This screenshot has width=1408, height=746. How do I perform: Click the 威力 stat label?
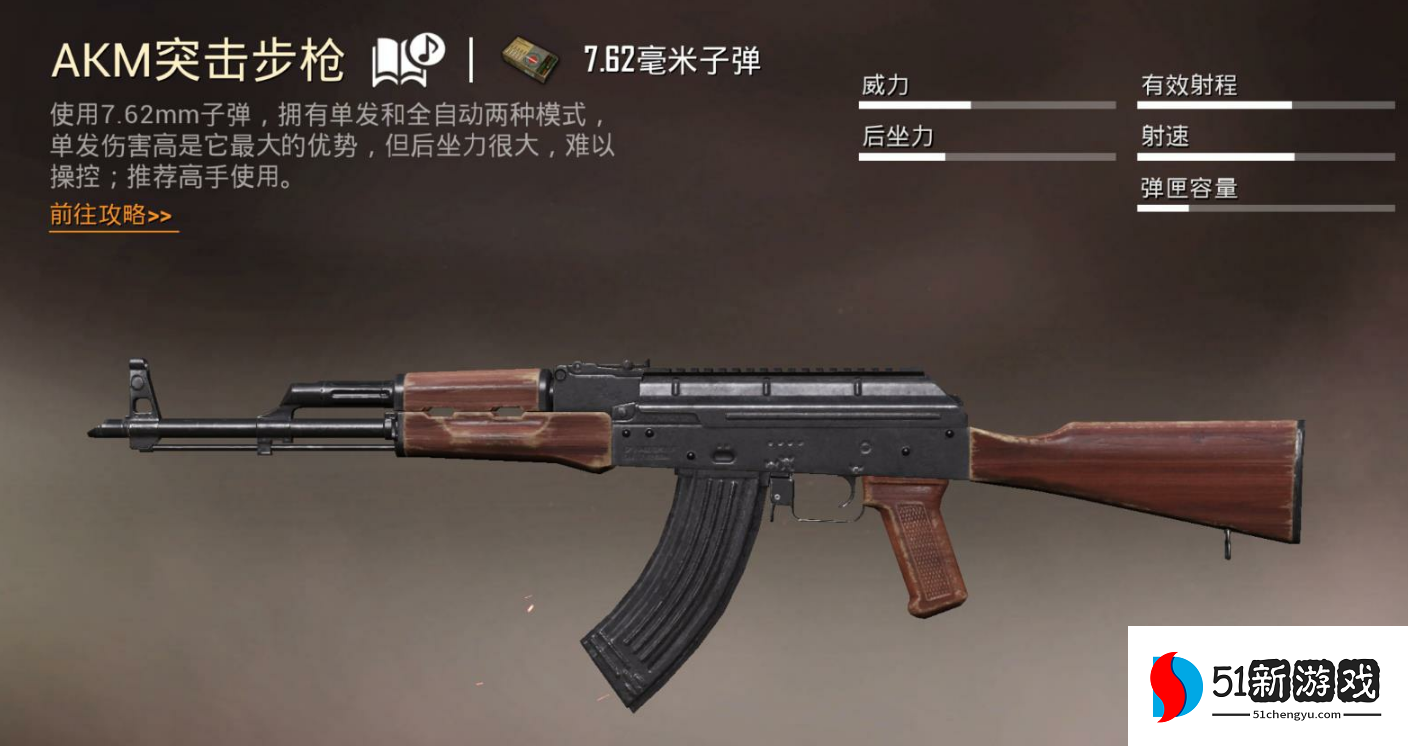point(887,85)
